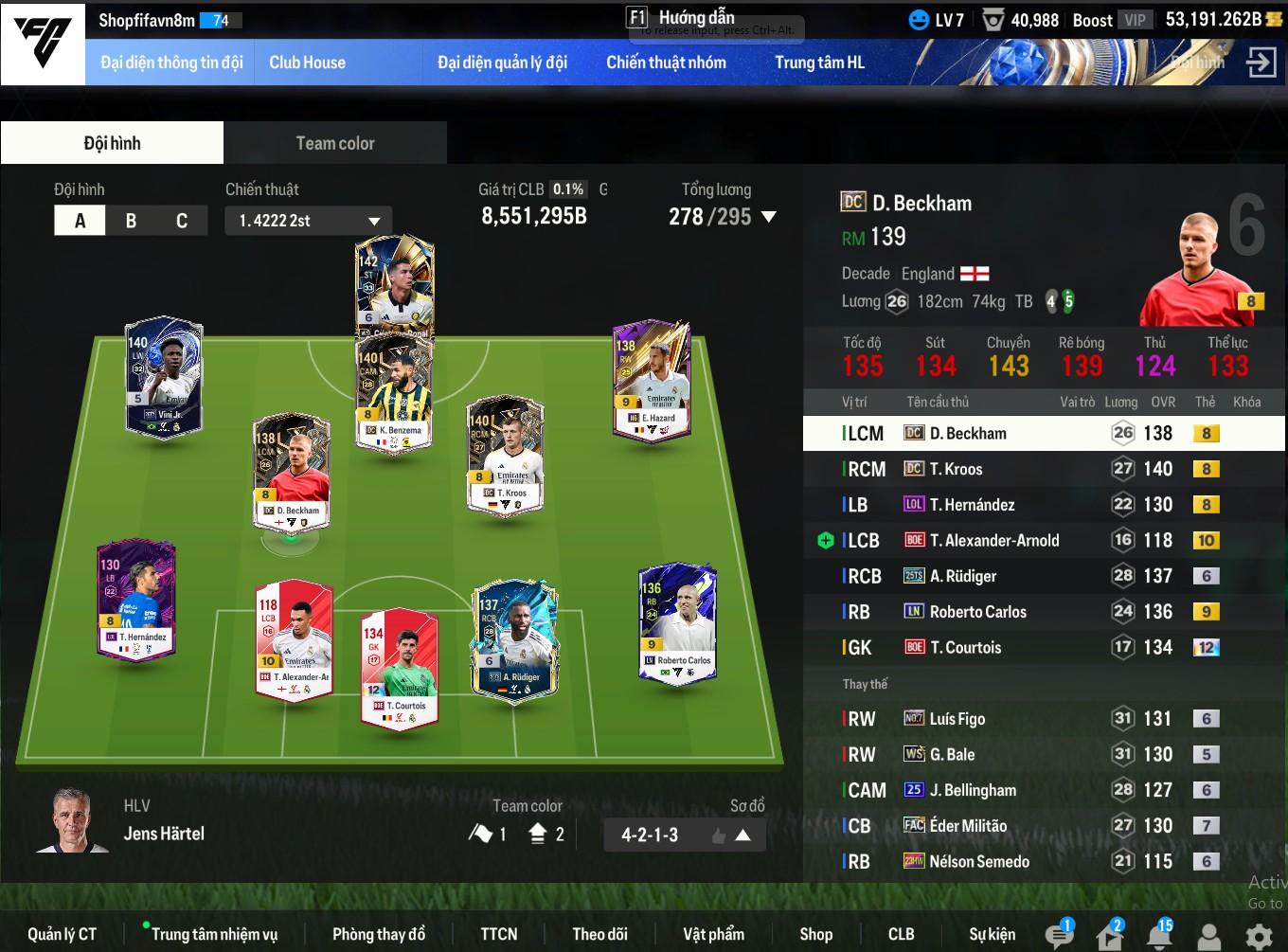
Task: Select squad B
Action: (131, 221)
